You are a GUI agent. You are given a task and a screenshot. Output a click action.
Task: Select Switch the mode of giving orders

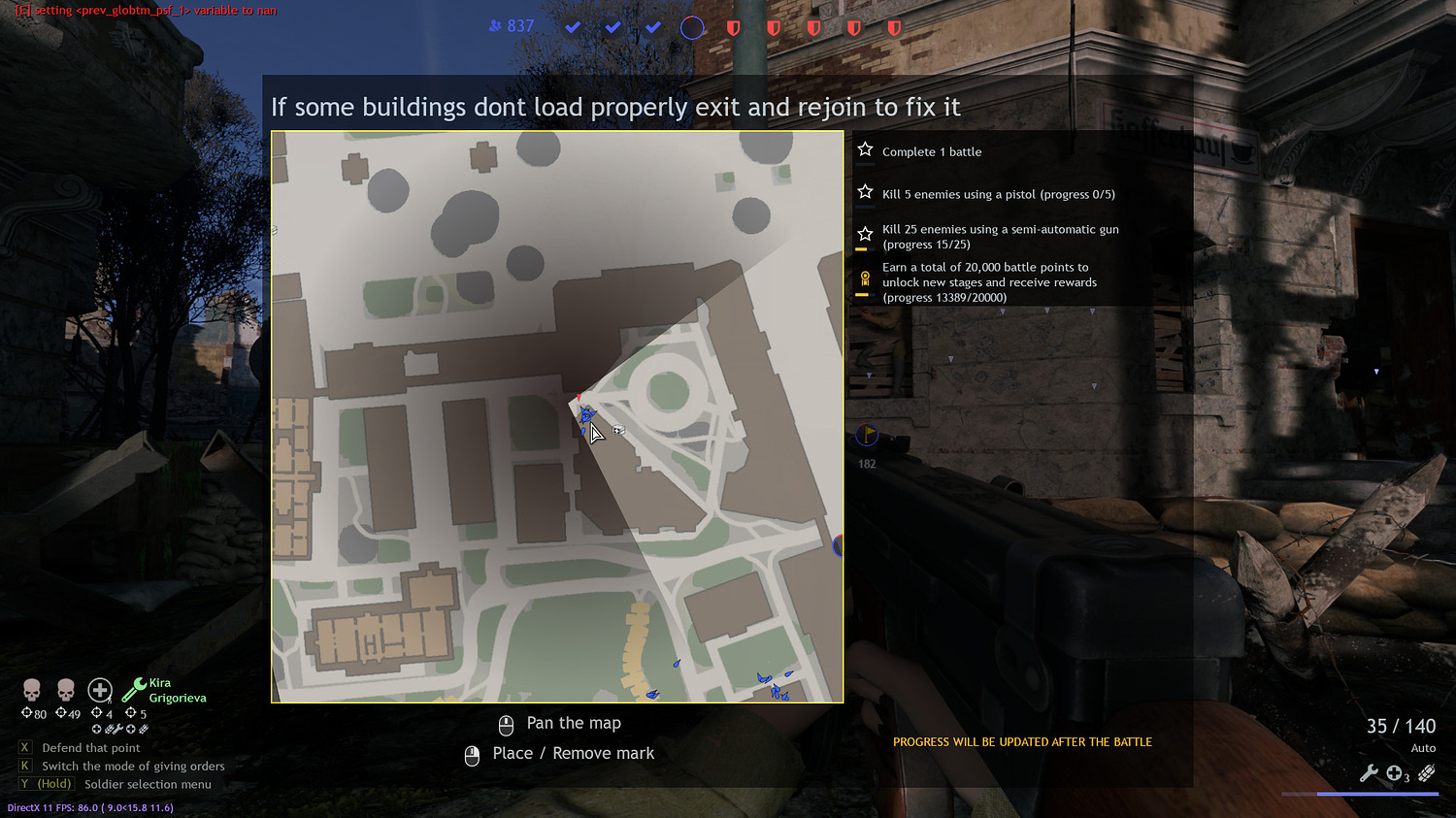pyautogui.click(x=131, y=766)
